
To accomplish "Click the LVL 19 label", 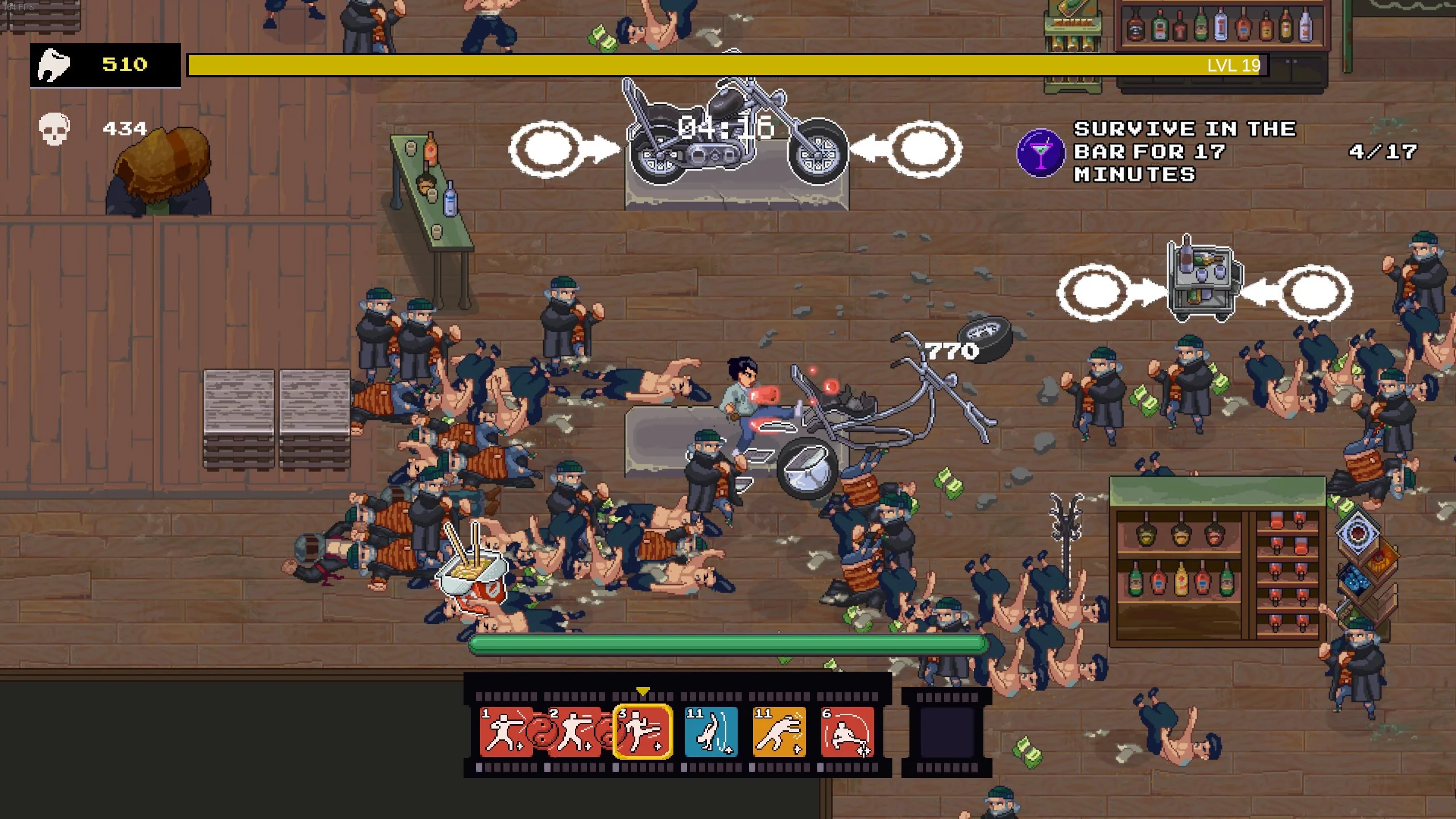I will 1233,65.
